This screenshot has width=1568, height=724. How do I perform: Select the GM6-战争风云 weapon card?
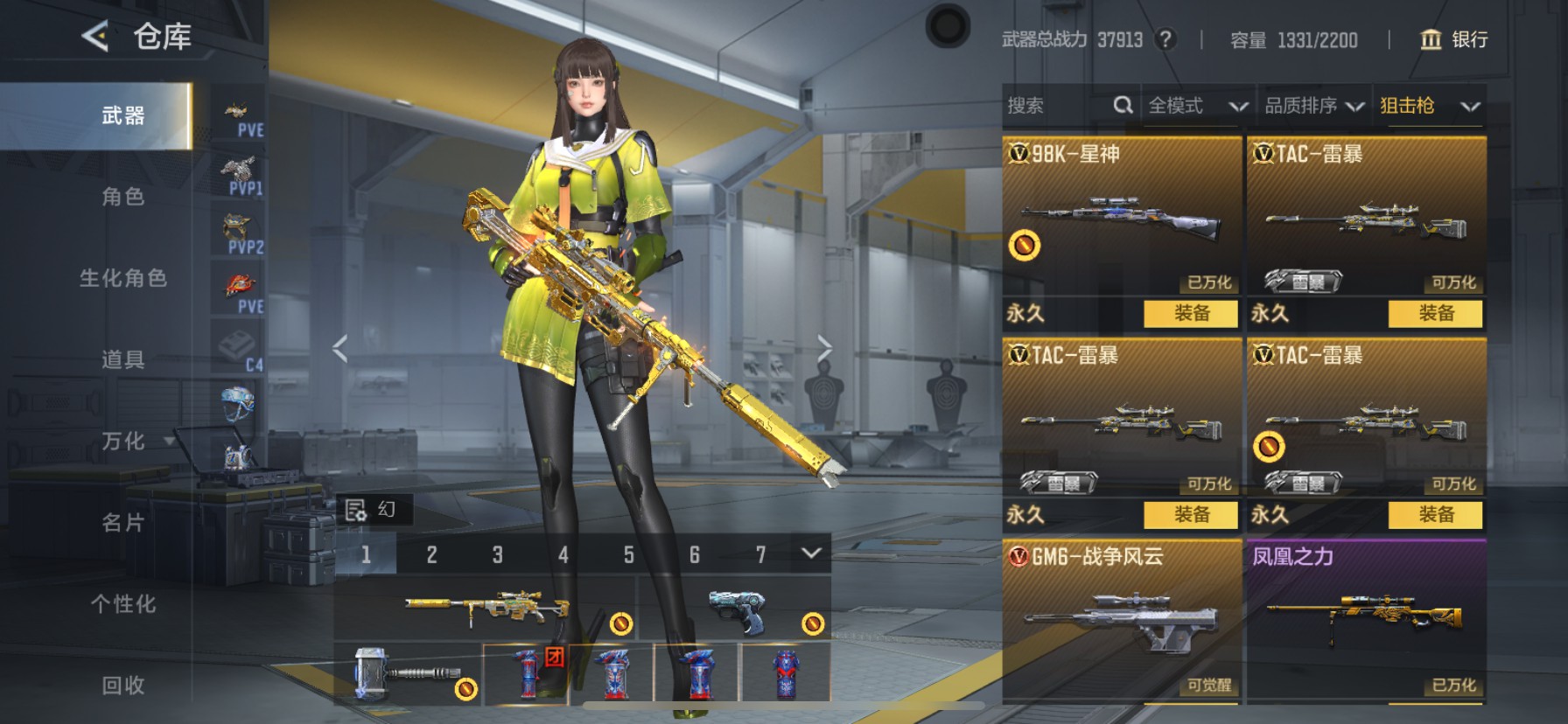click(1122, 621)
